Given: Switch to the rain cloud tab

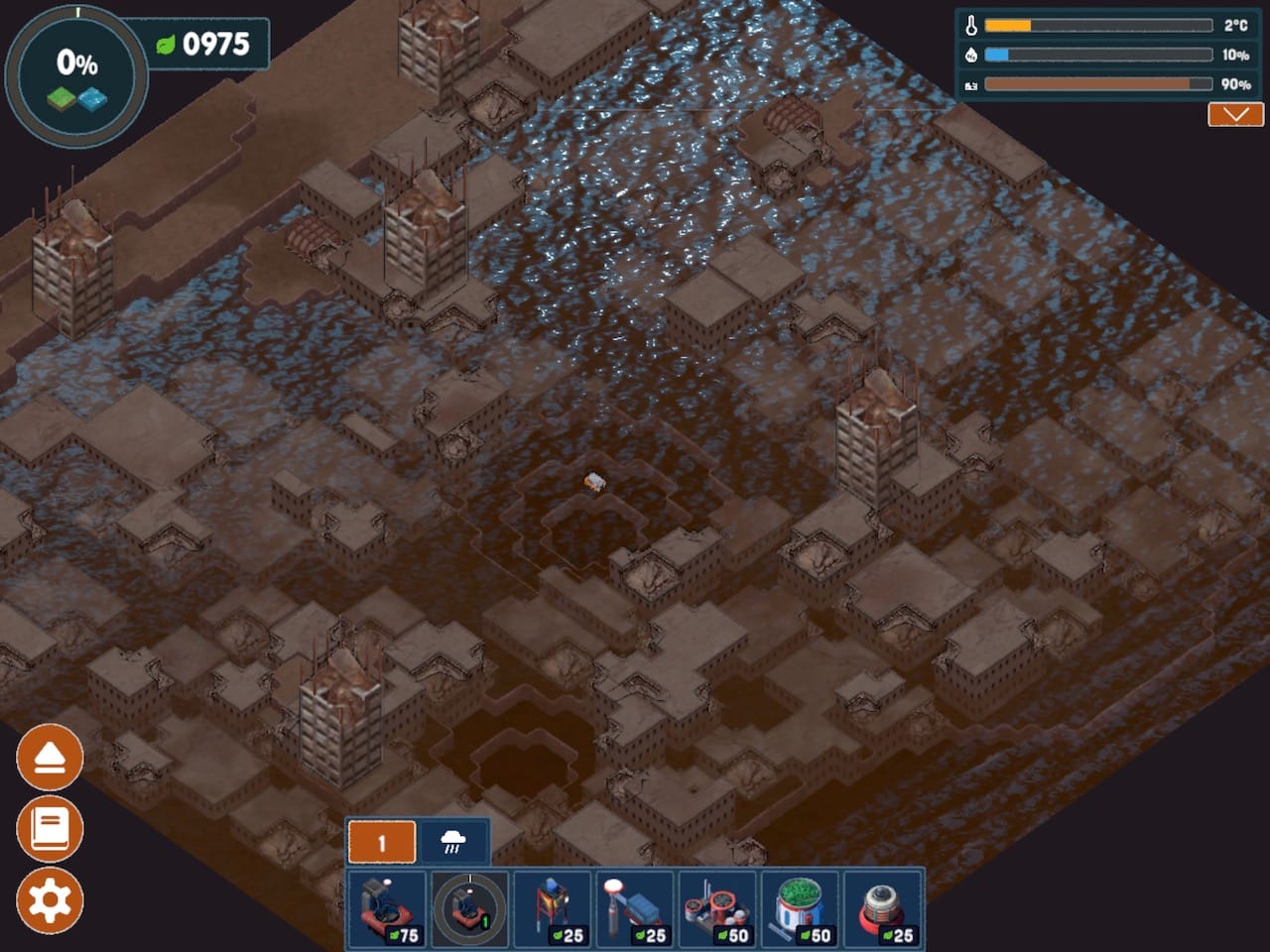Looking at the screenshot, I should [x=453, y=843].
